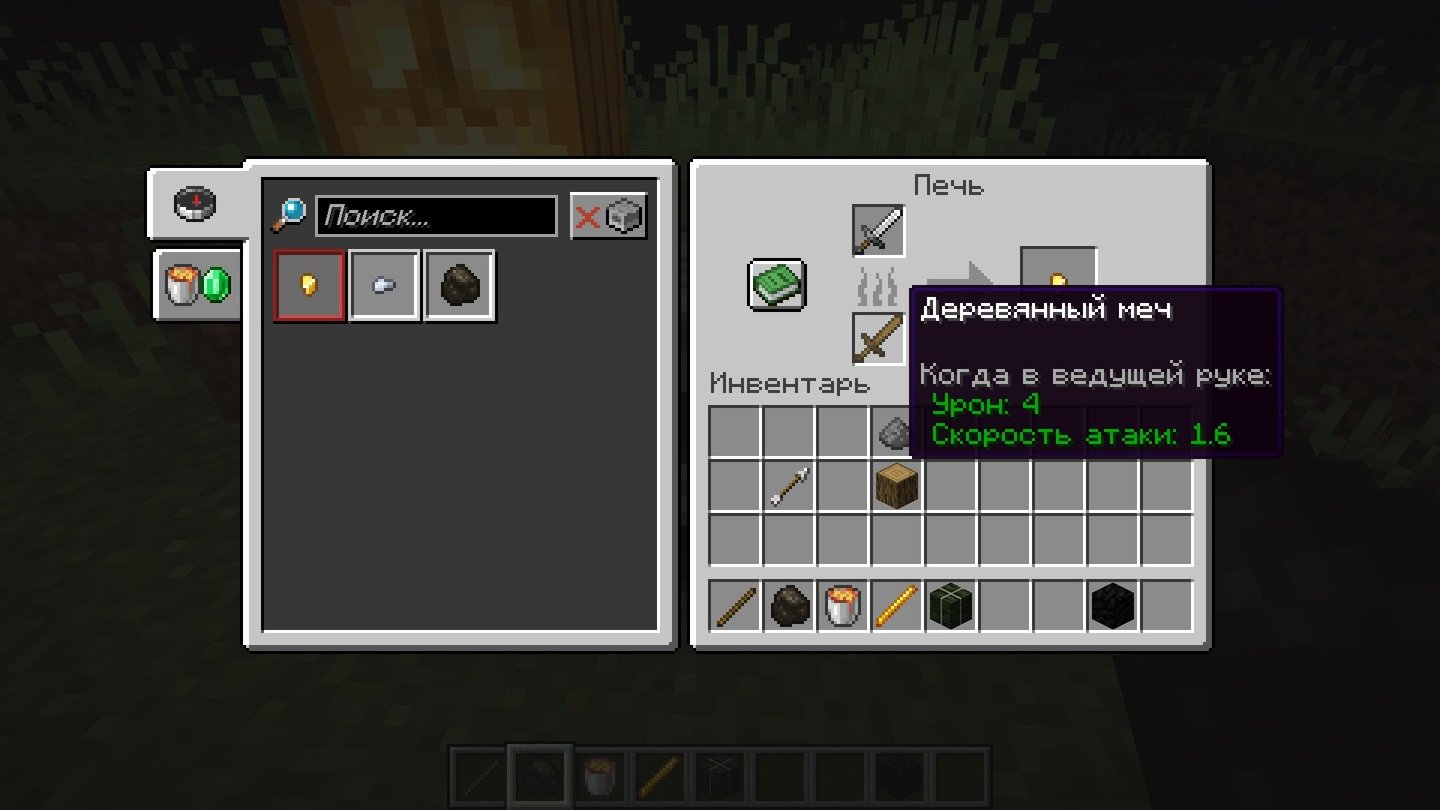The width and height of the screenshot is (1440, 810).
Task: Open the lava bucket and emerald tab
Action: [197, 286]
